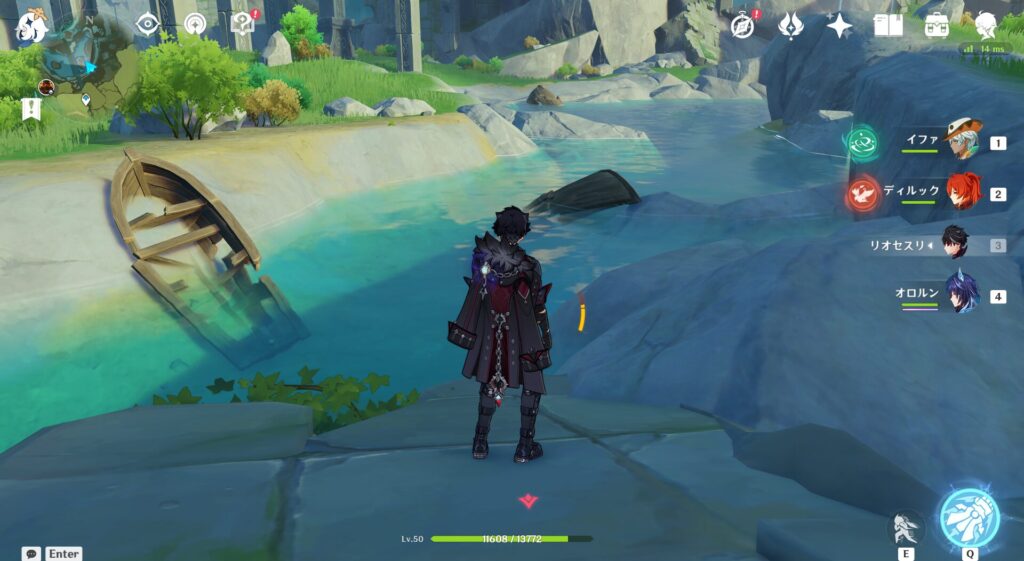1024x561 pixels.
Task: Activate the eye-shaped elemental sight icon
Action: [x=148, y=23]
